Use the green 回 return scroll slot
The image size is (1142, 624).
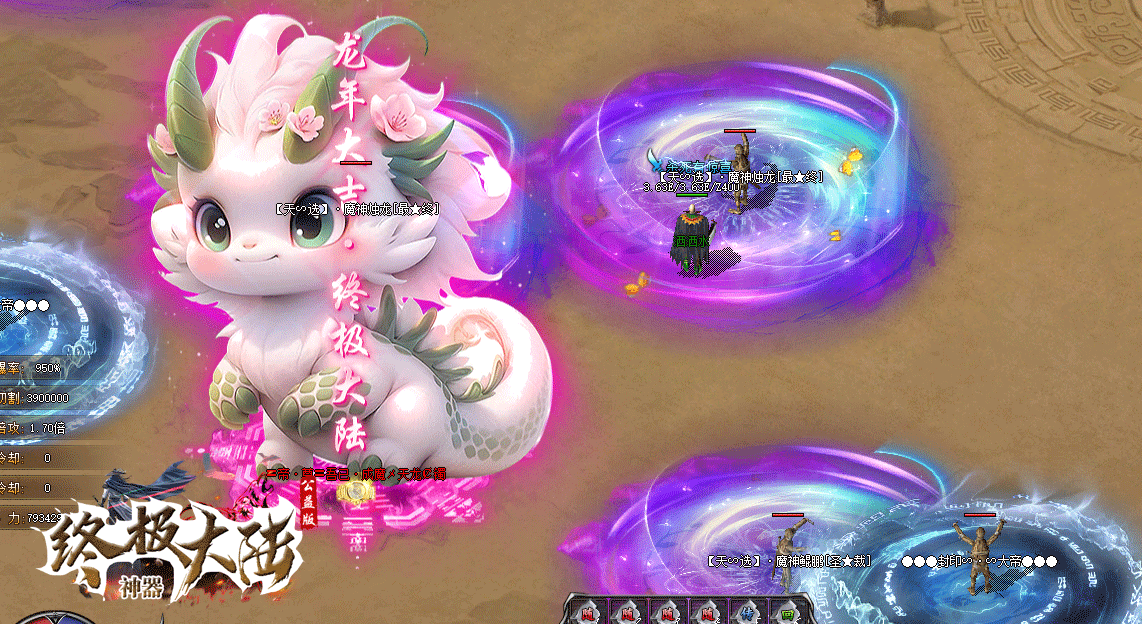[x=787, y=612]
